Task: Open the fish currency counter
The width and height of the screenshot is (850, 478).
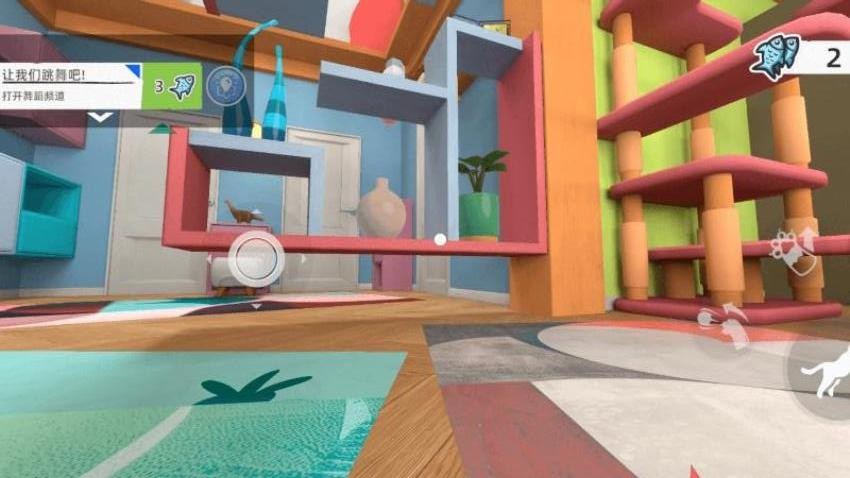Action: coord(798,57)
